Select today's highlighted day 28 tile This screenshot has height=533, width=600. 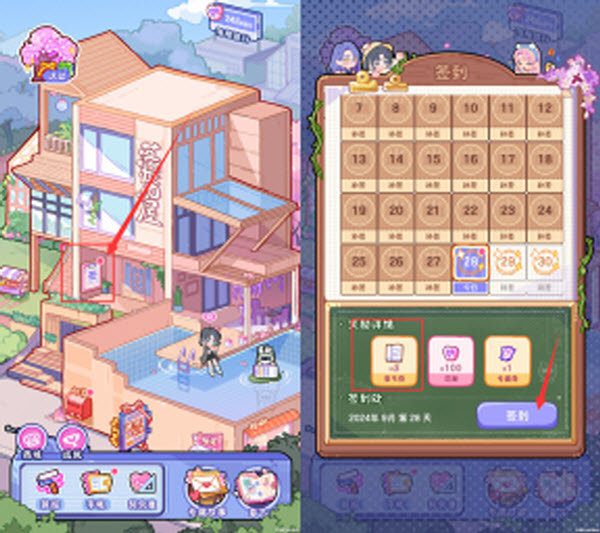[x=468, y=265]
